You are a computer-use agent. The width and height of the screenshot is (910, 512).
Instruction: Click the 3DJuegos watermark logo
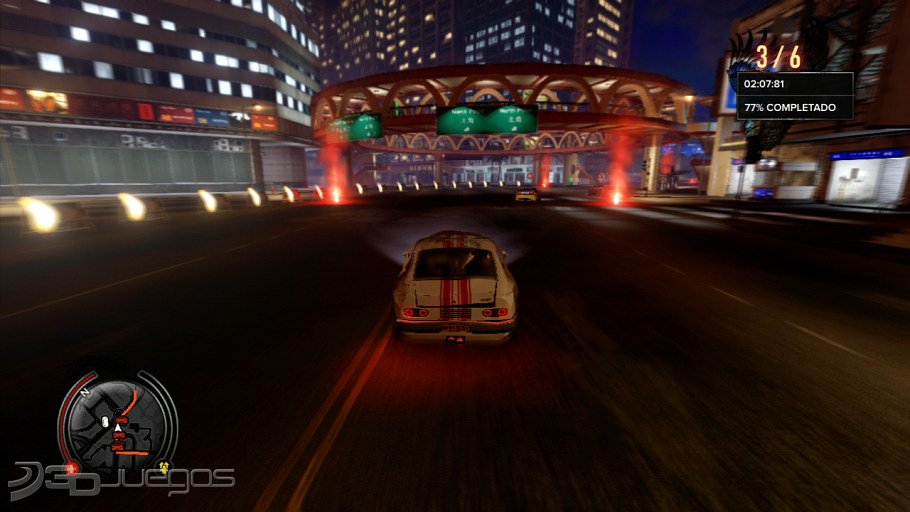120,481
